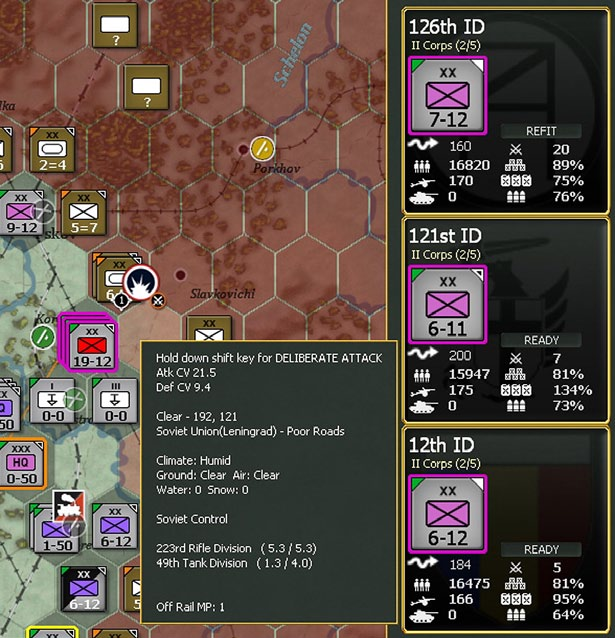615x638 pixels.
Task: Select the 126th ID 7-12 unit counter
Action: [x=447, y=95]
